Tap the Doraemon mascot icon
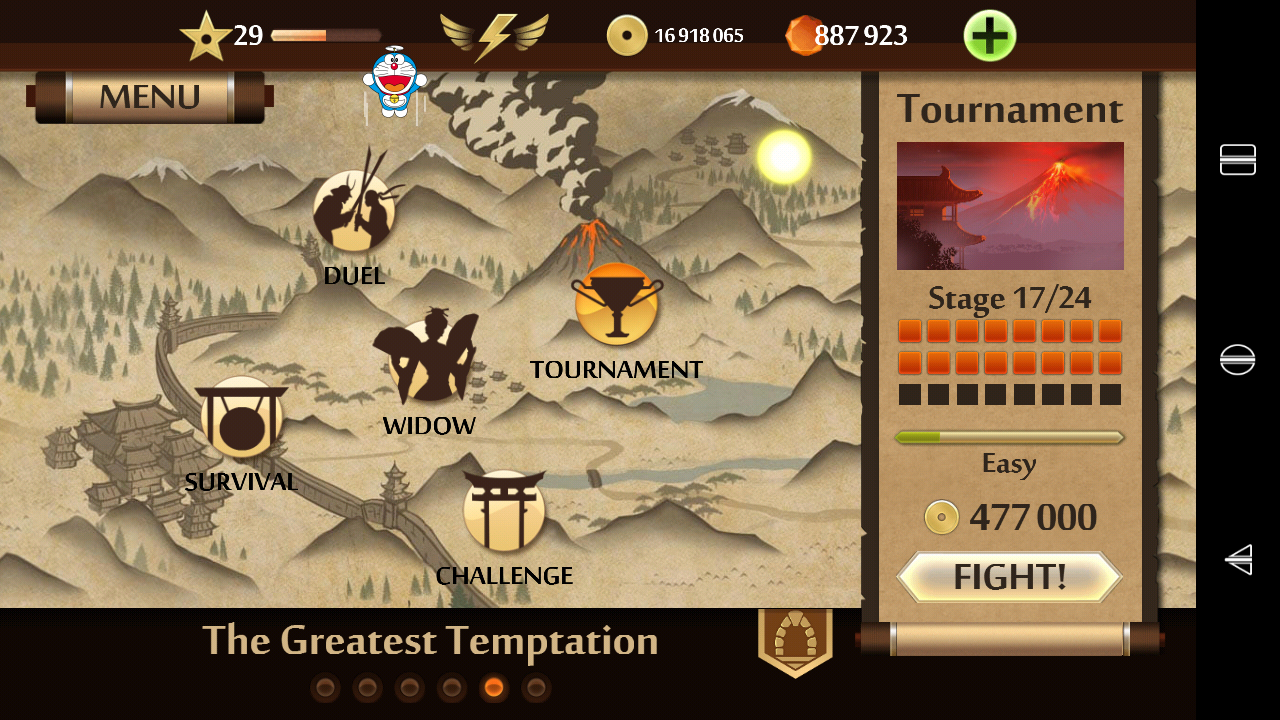1280x720 pixels. [x=395, y=81]
